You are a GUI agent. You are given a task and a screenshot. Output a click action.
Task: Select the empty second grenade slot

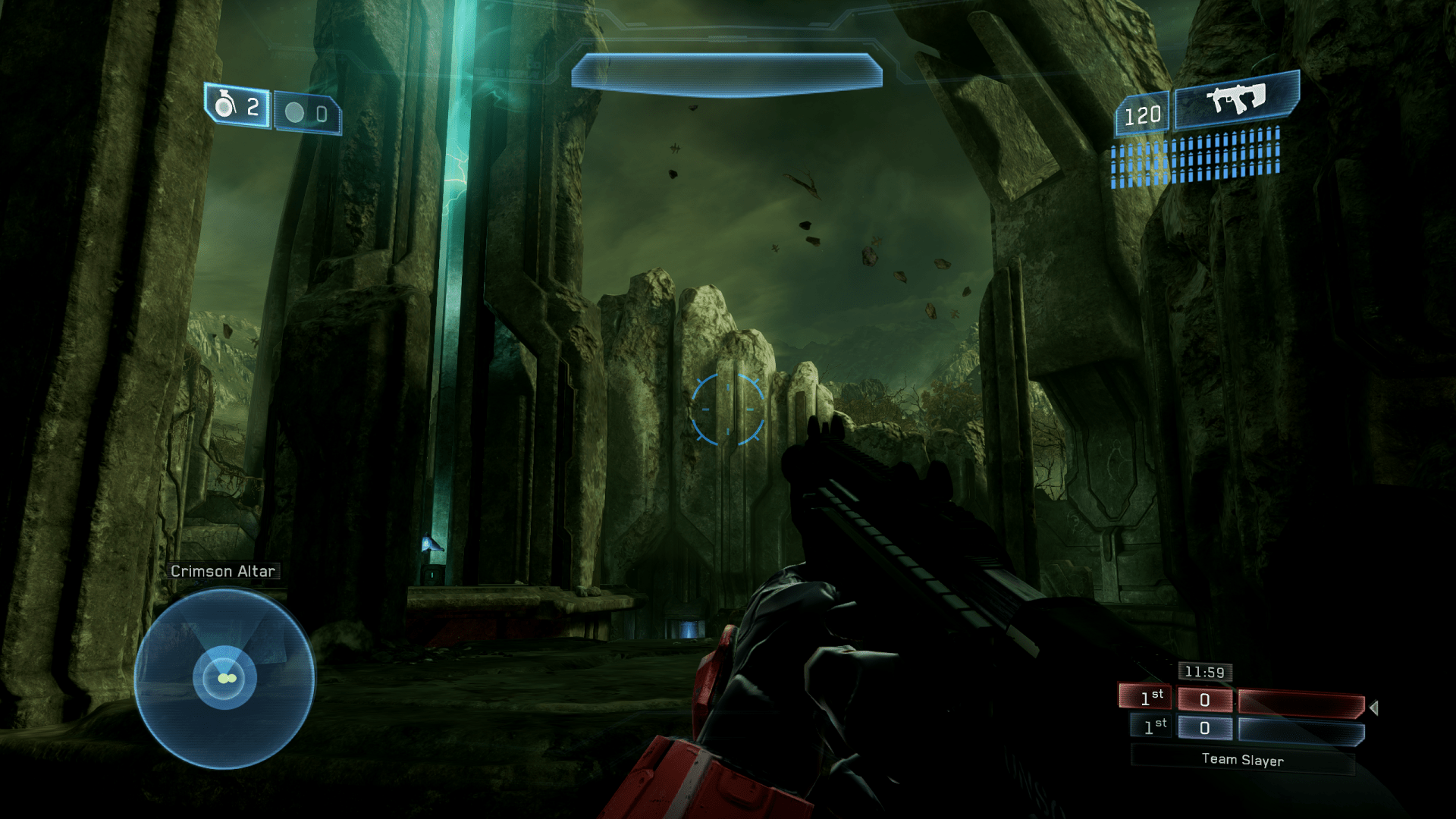(x=307, y=114)
